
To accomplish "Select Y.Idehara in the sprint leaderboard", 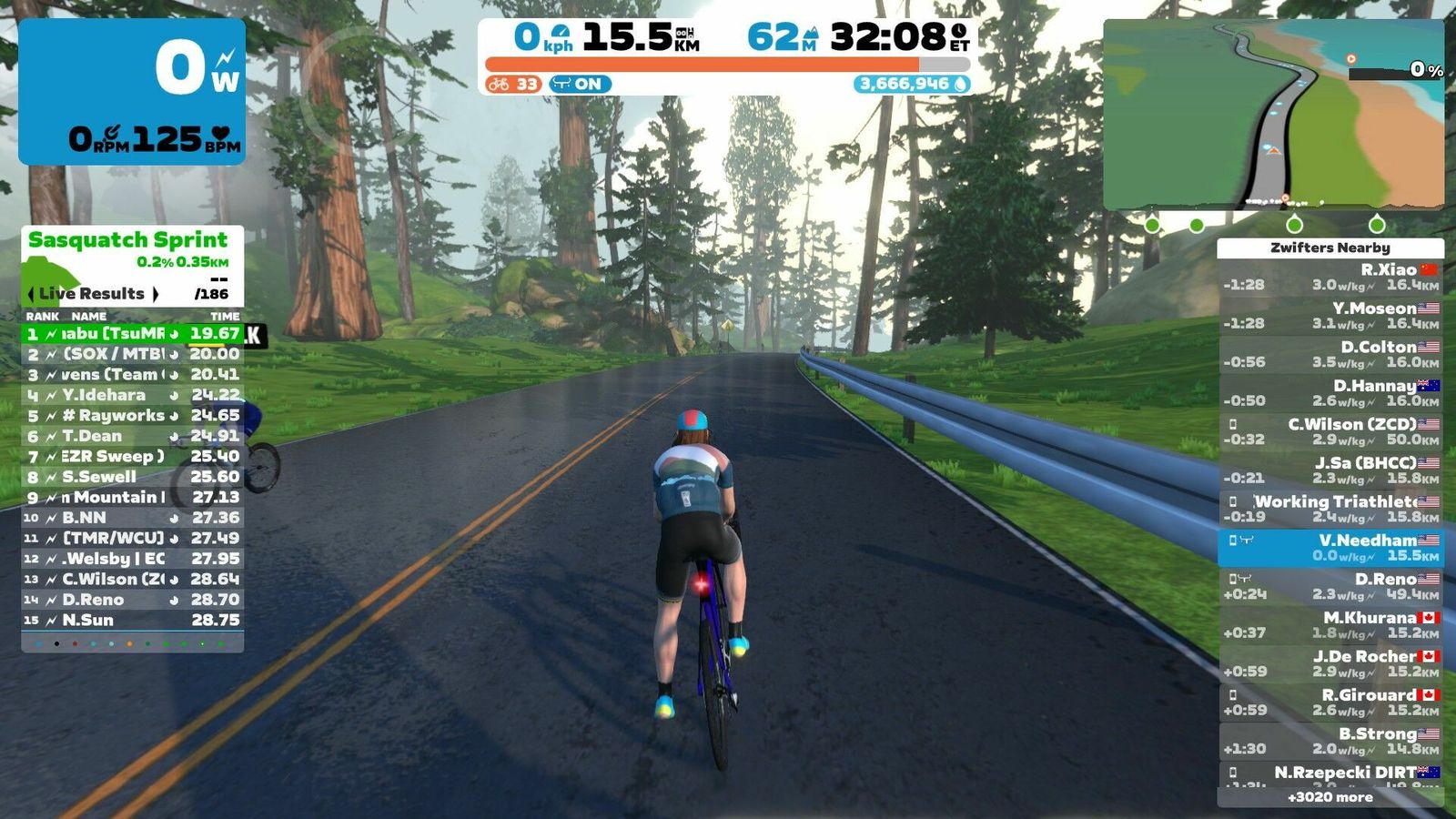I will click(132, 395).
